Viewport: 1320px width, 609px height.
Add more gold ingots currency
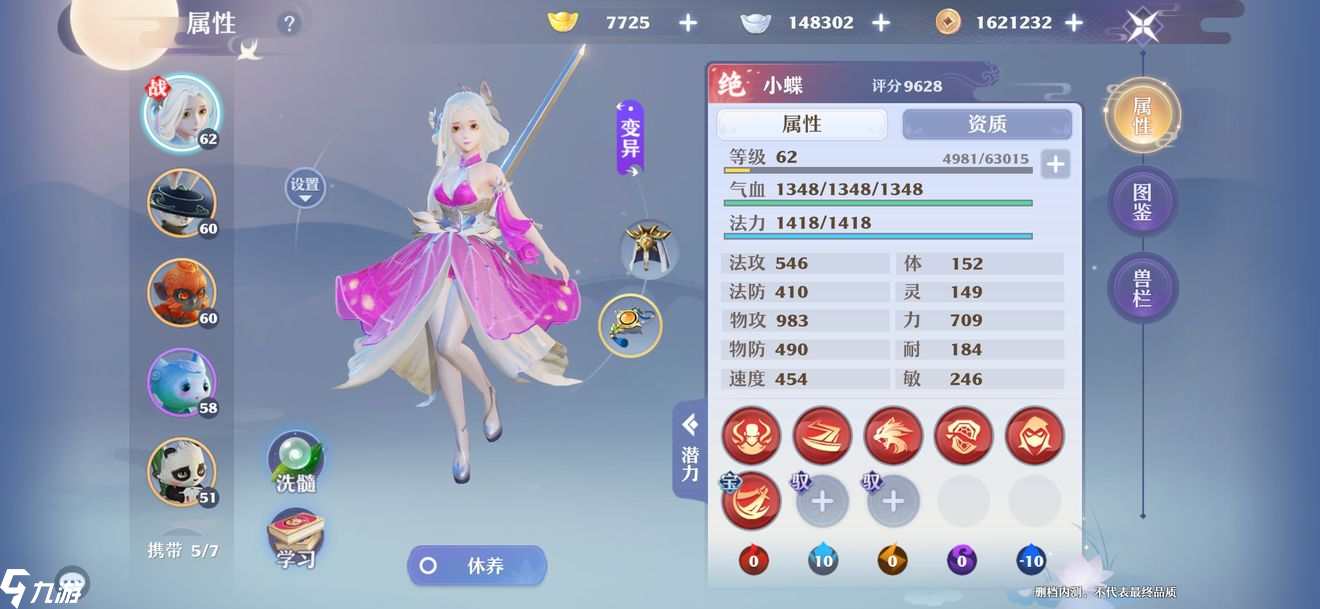(688, 23)
